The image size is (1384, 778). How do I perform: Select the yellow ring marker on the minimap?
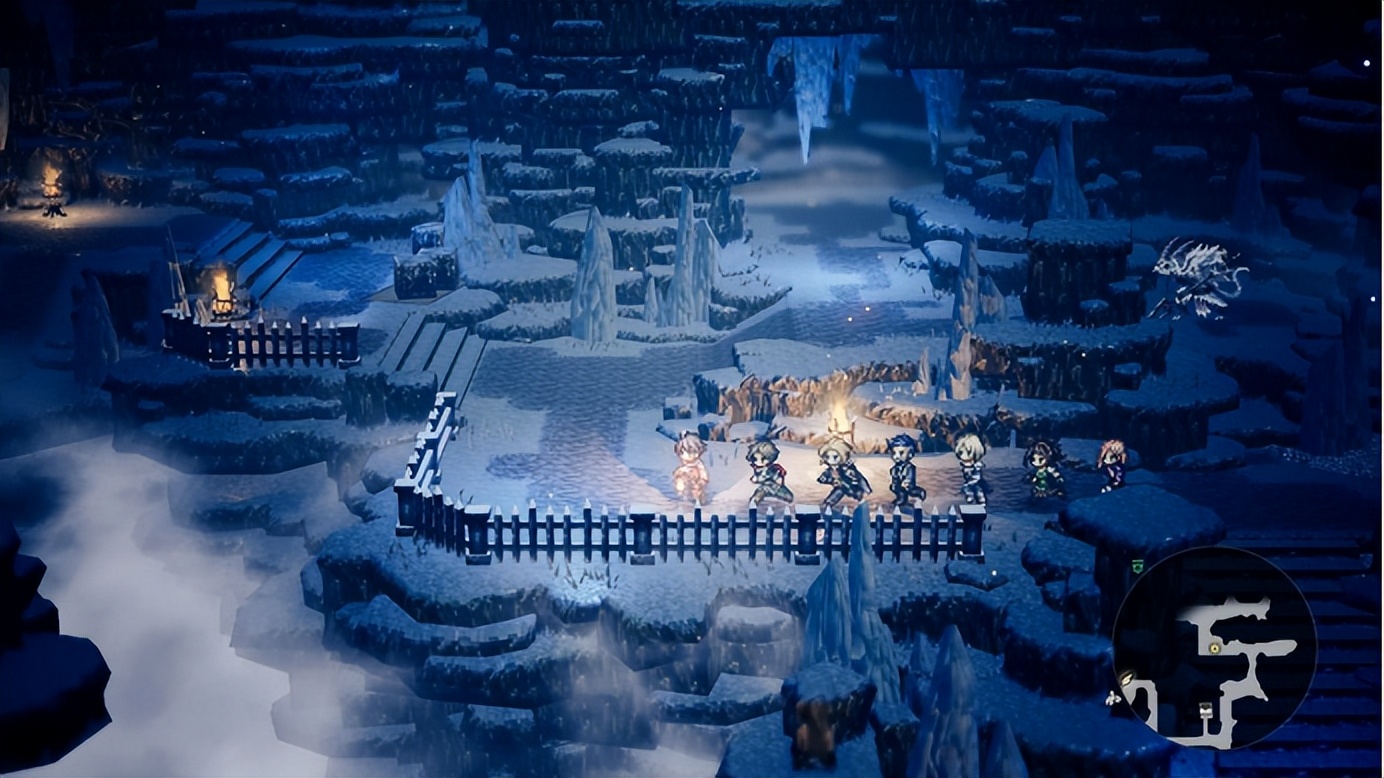coord(1214,648)
